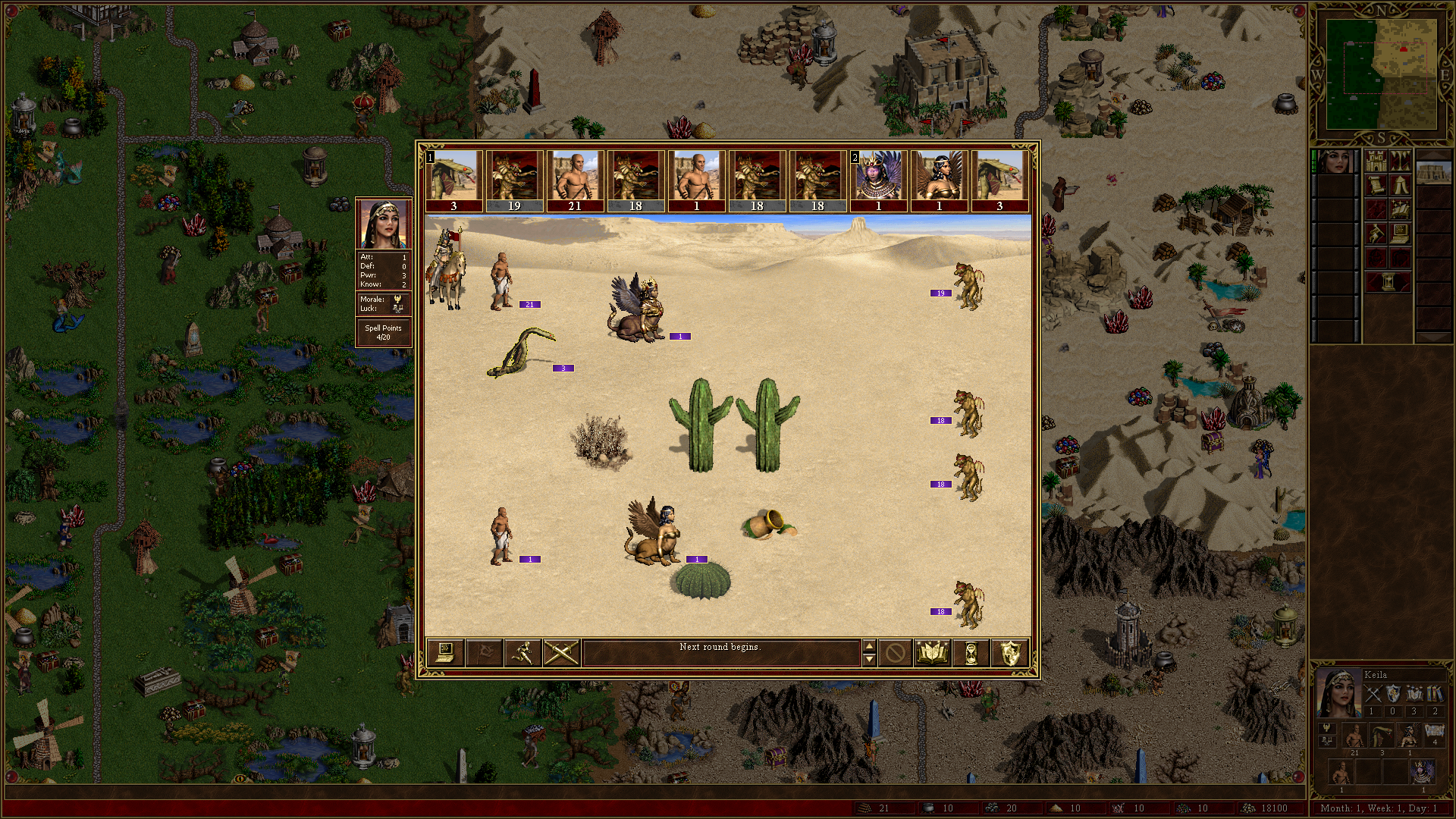The height and width of the screenshot is (819, 1456).
Task: Retreat using the running man button
Action: 522,652
